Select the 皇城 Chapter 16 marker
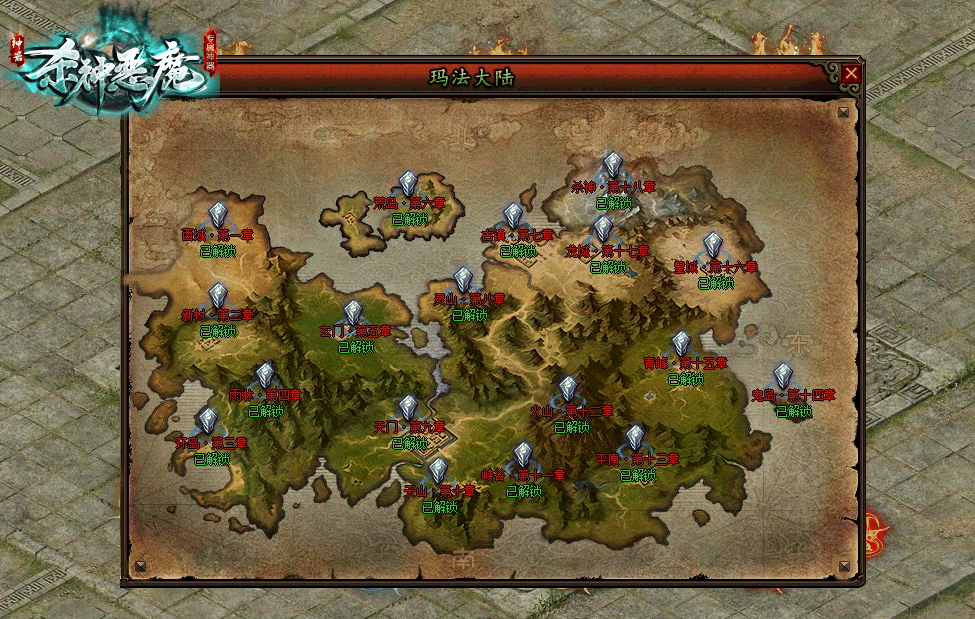 (713, 246)
